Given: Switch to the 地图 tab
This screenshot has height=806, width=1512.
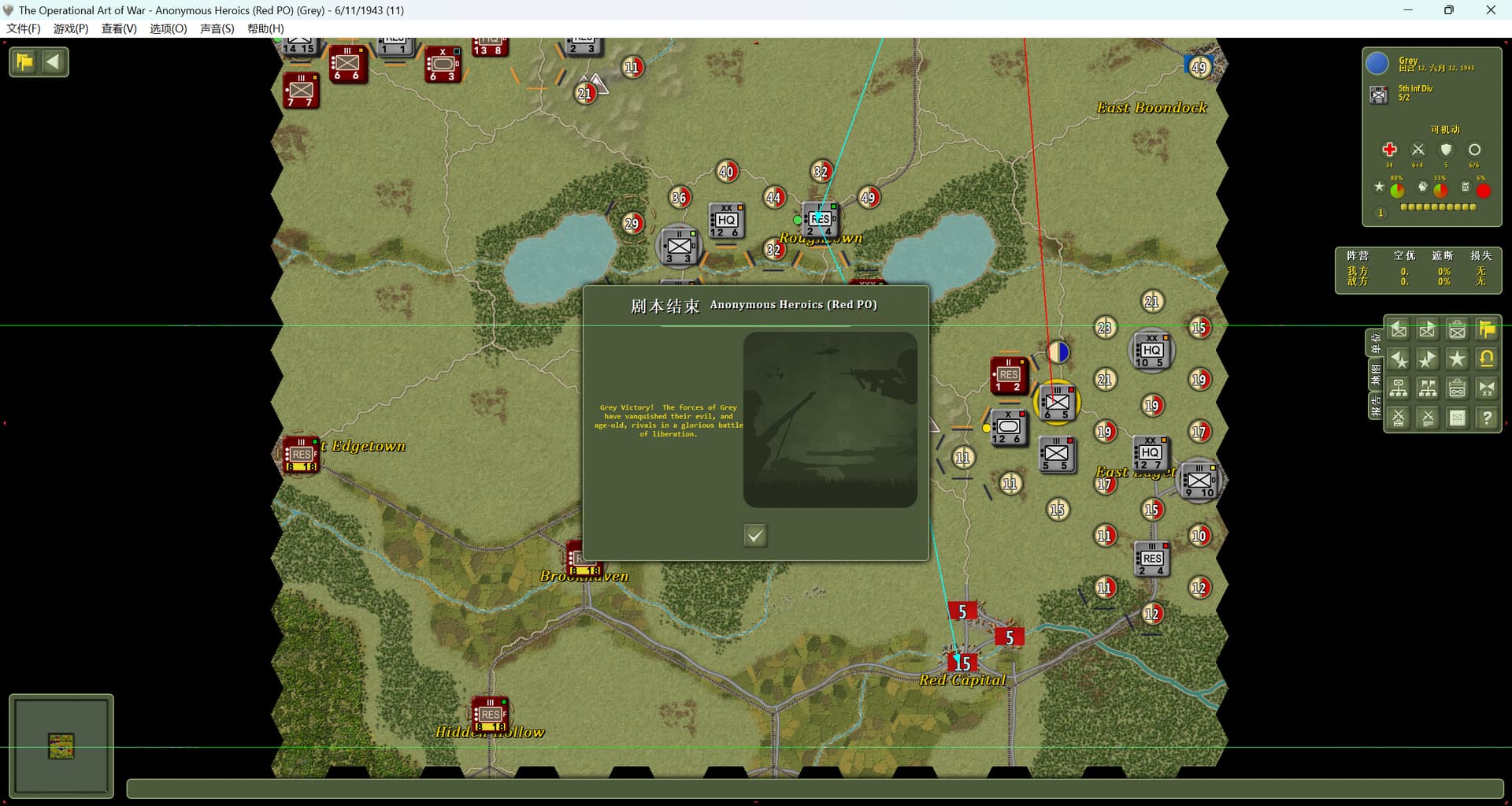Looking at the screenshot, I should [x=1376, y=375].
